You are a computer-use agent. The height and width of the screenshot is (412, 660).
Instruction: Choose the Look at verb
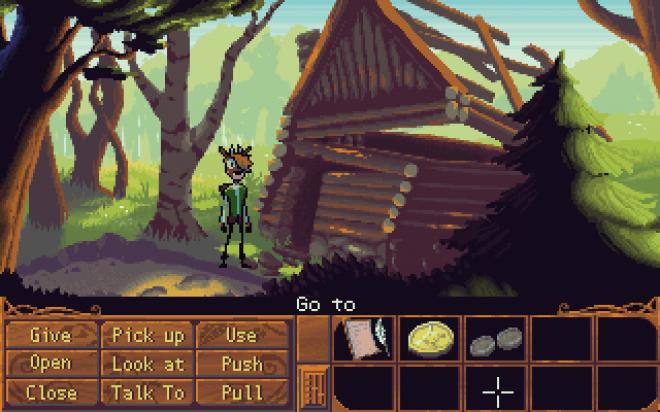tap(147, 363)
